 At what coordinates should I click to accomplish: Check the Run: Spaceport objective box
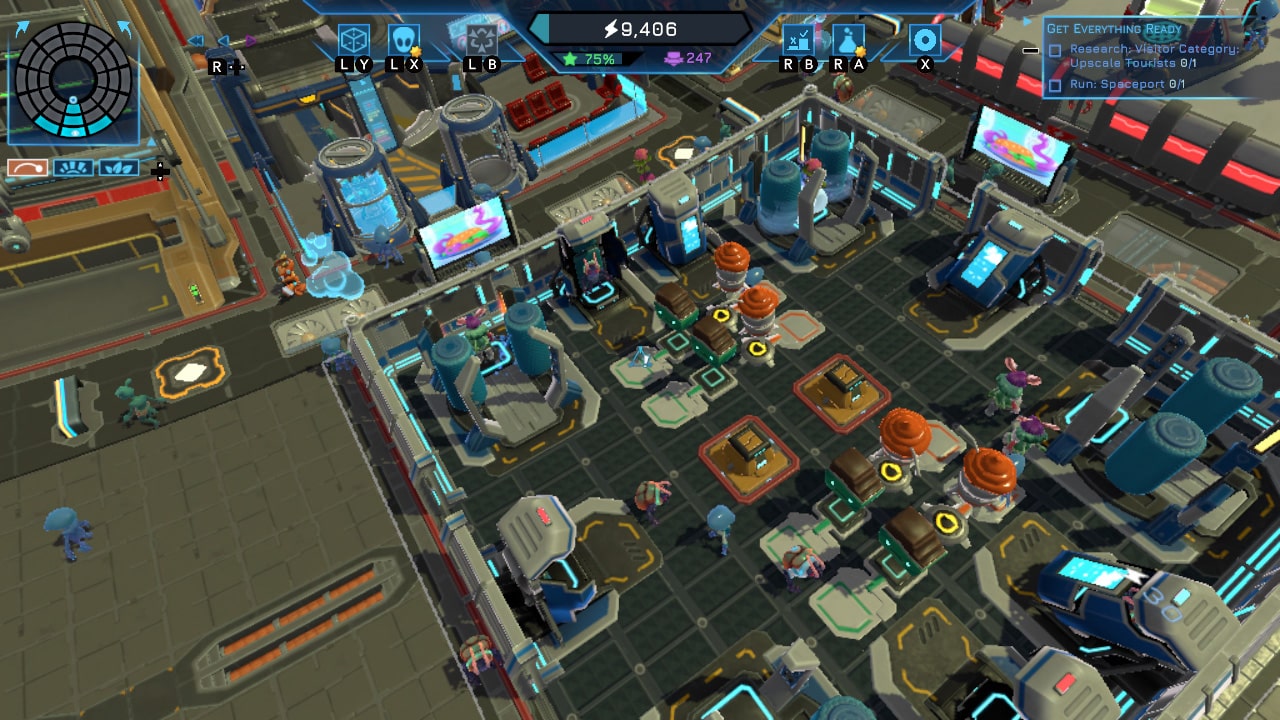pos(1053,83)
